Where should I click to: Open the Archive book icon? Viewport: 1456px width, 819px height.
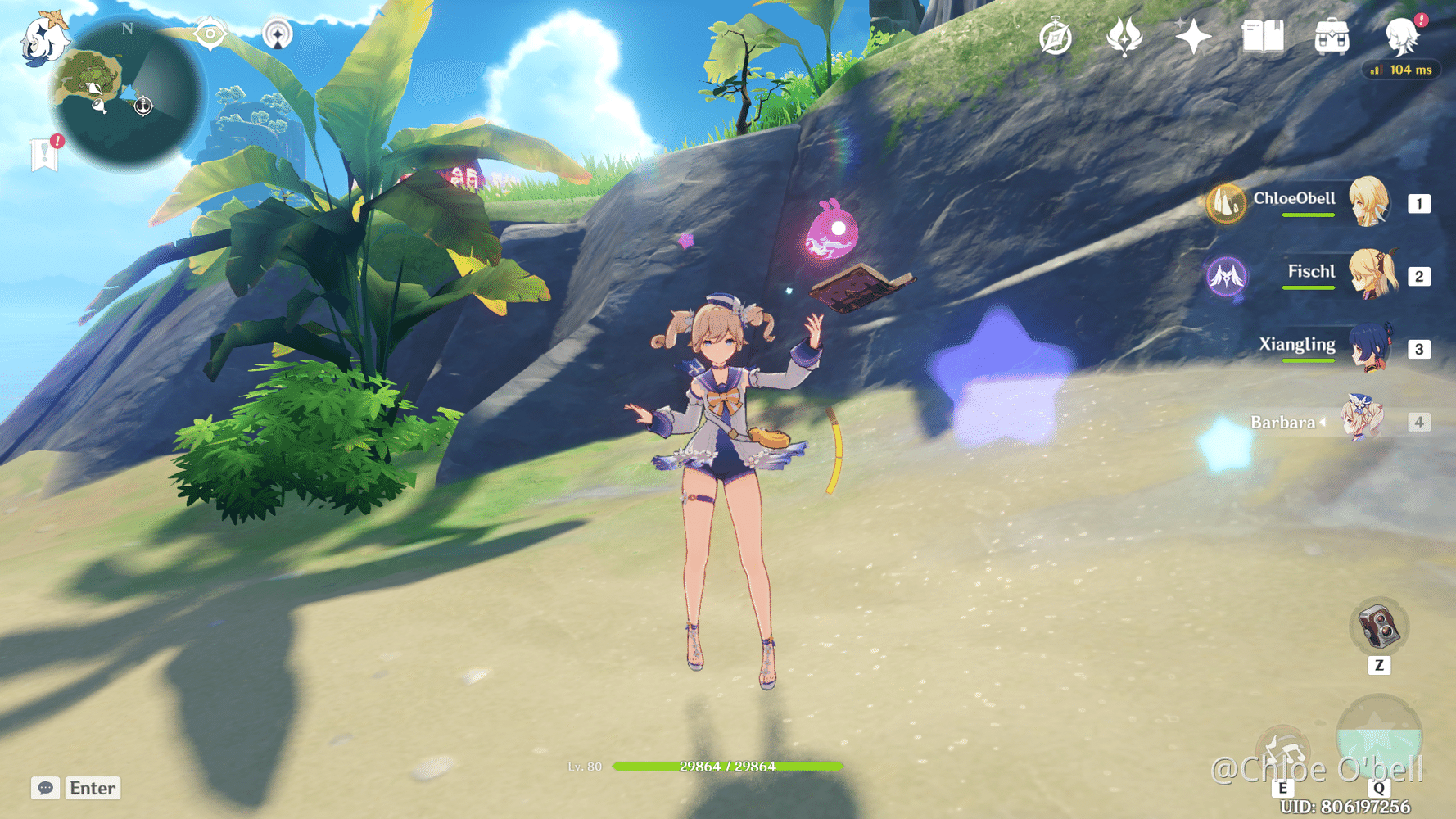[x=1262, y=36]
